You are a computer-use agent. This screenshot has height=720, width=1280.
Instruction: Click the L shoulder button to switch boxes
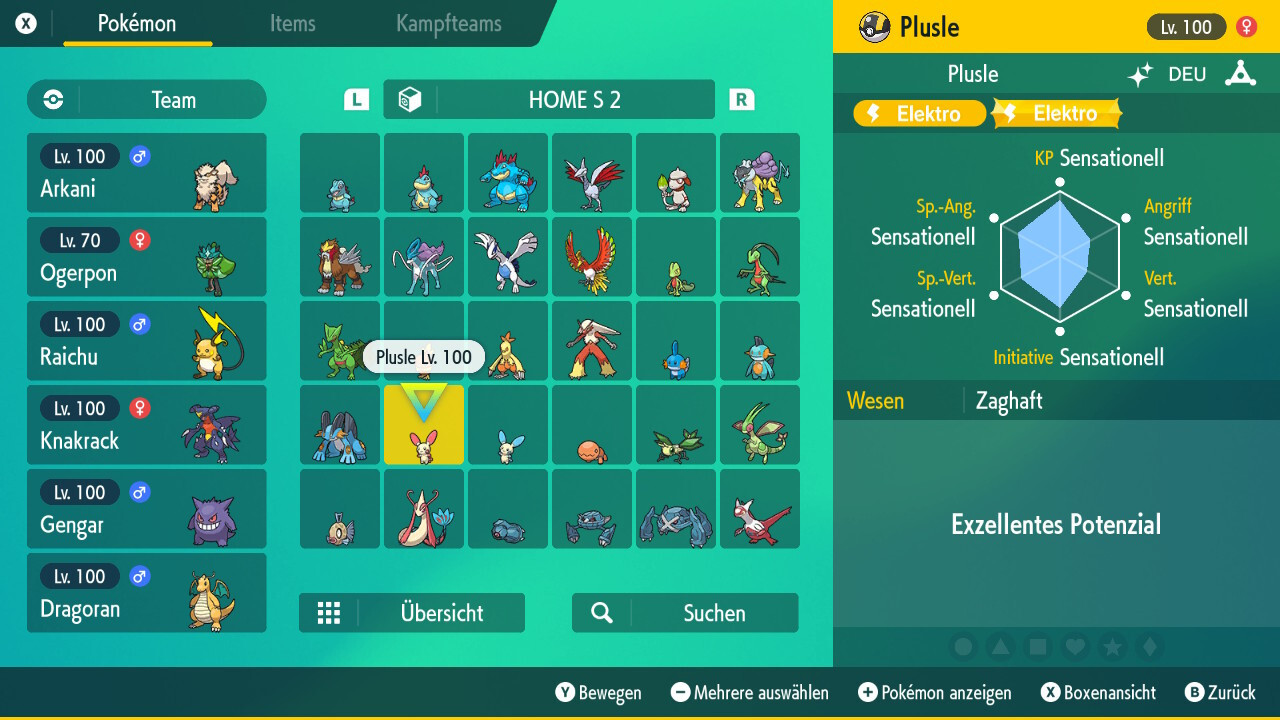(354, 99)
